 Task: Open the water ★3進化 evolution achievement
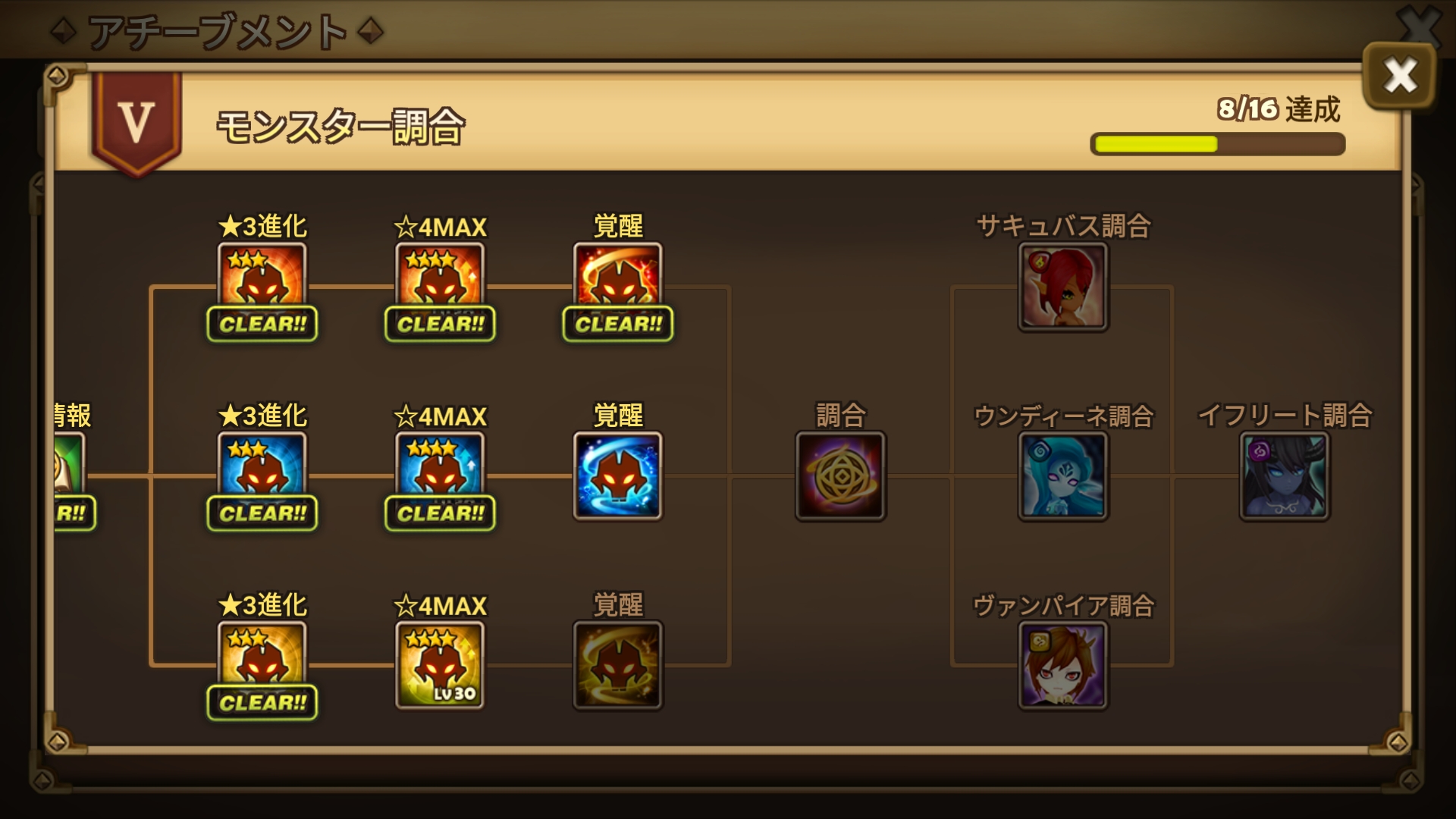[262, 470]
